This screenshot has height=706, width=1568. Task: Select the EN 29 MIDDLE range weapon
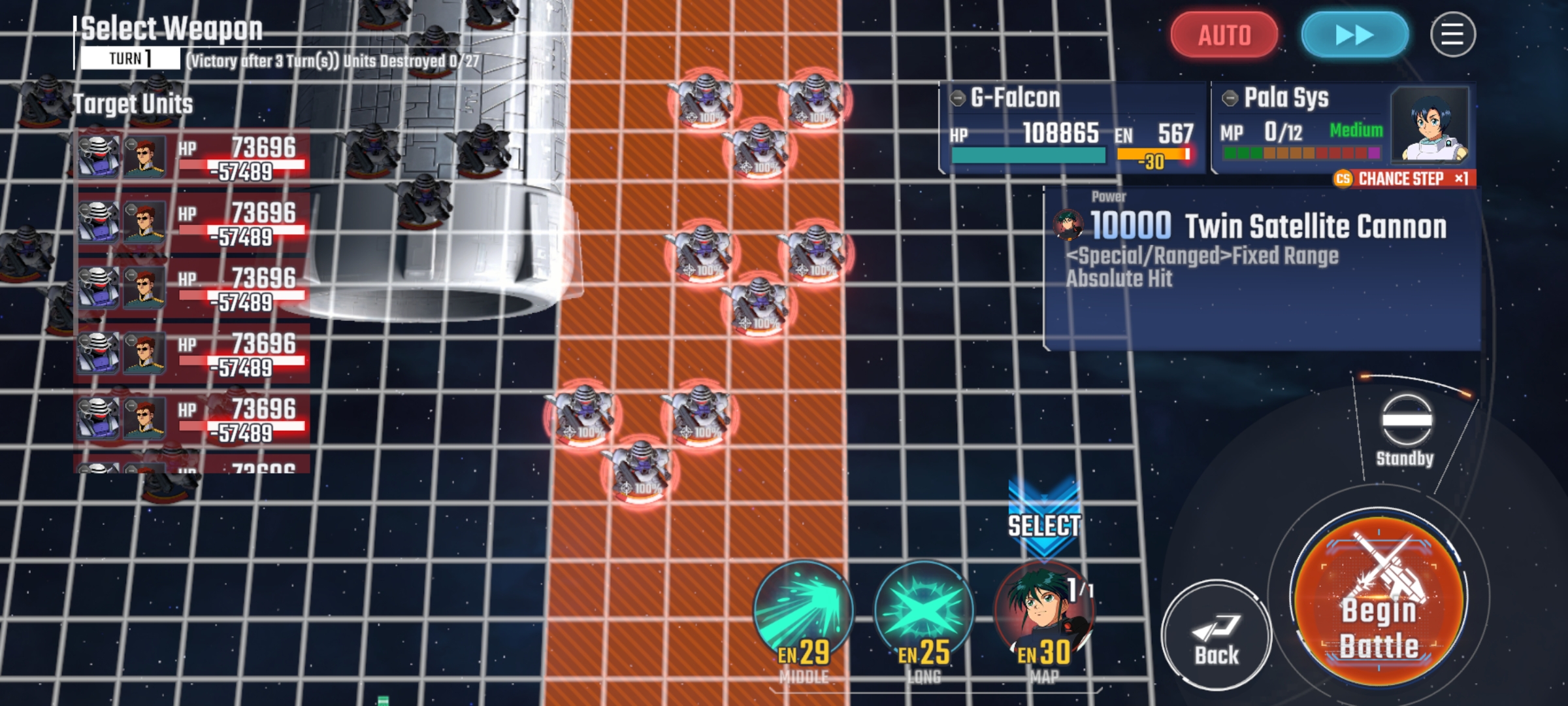[x=804, y=614]
